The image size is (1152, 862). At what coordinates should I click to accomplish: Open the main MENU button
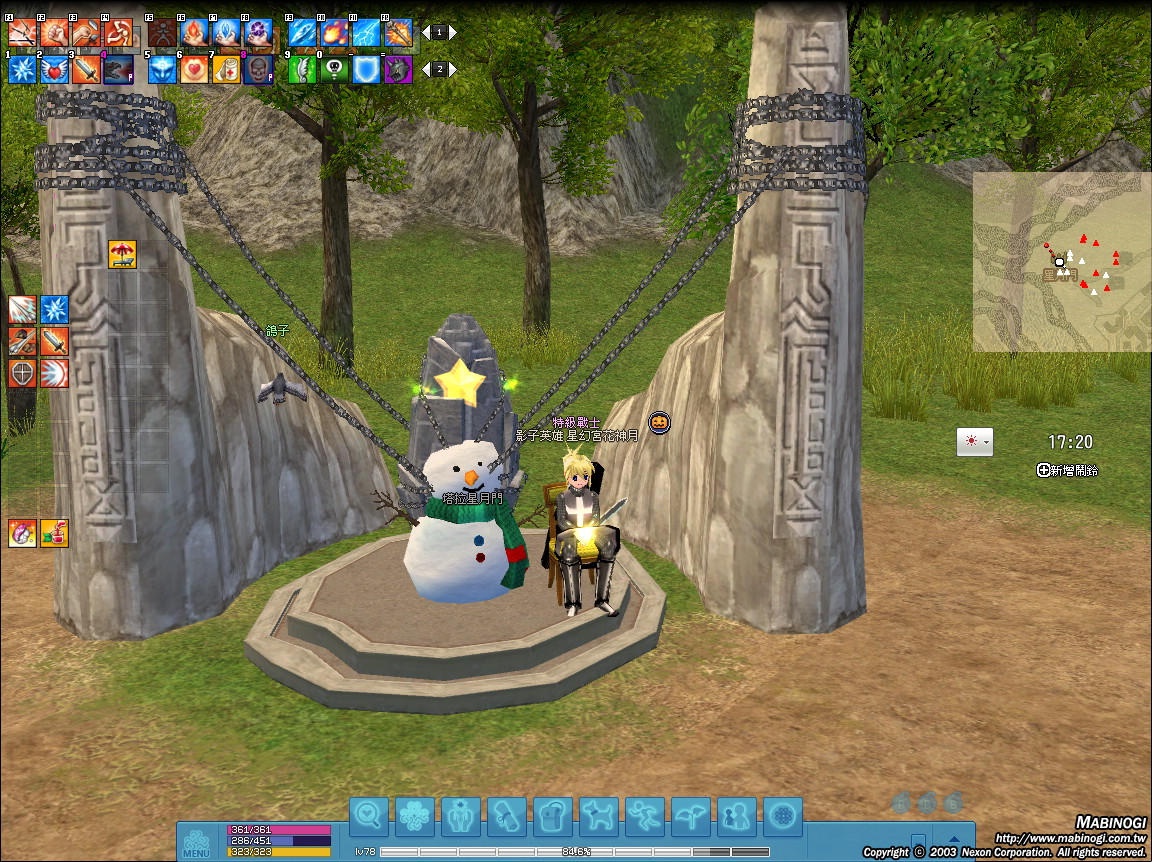(196, 842)
